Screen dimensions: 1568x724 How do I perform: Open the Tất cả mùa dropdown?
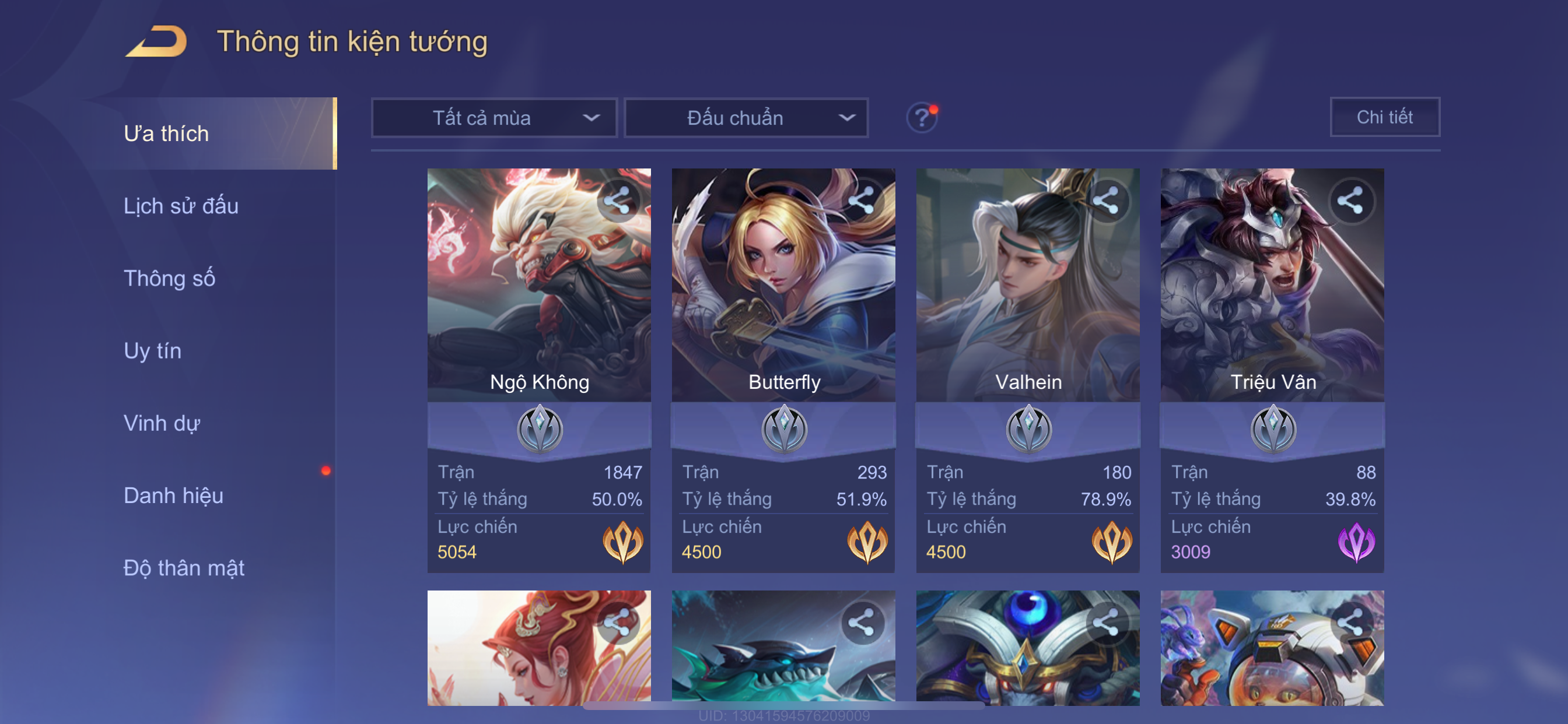(494, 118)
